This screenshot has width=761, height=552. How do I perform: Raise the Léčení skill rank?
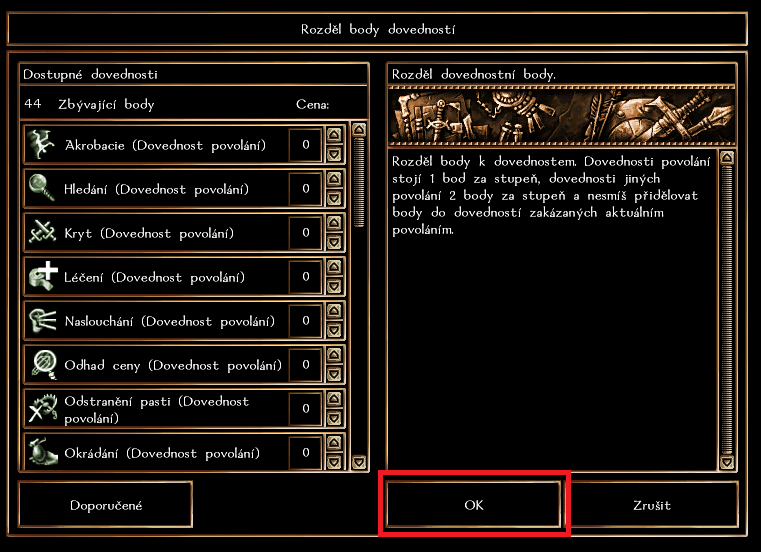334,268
